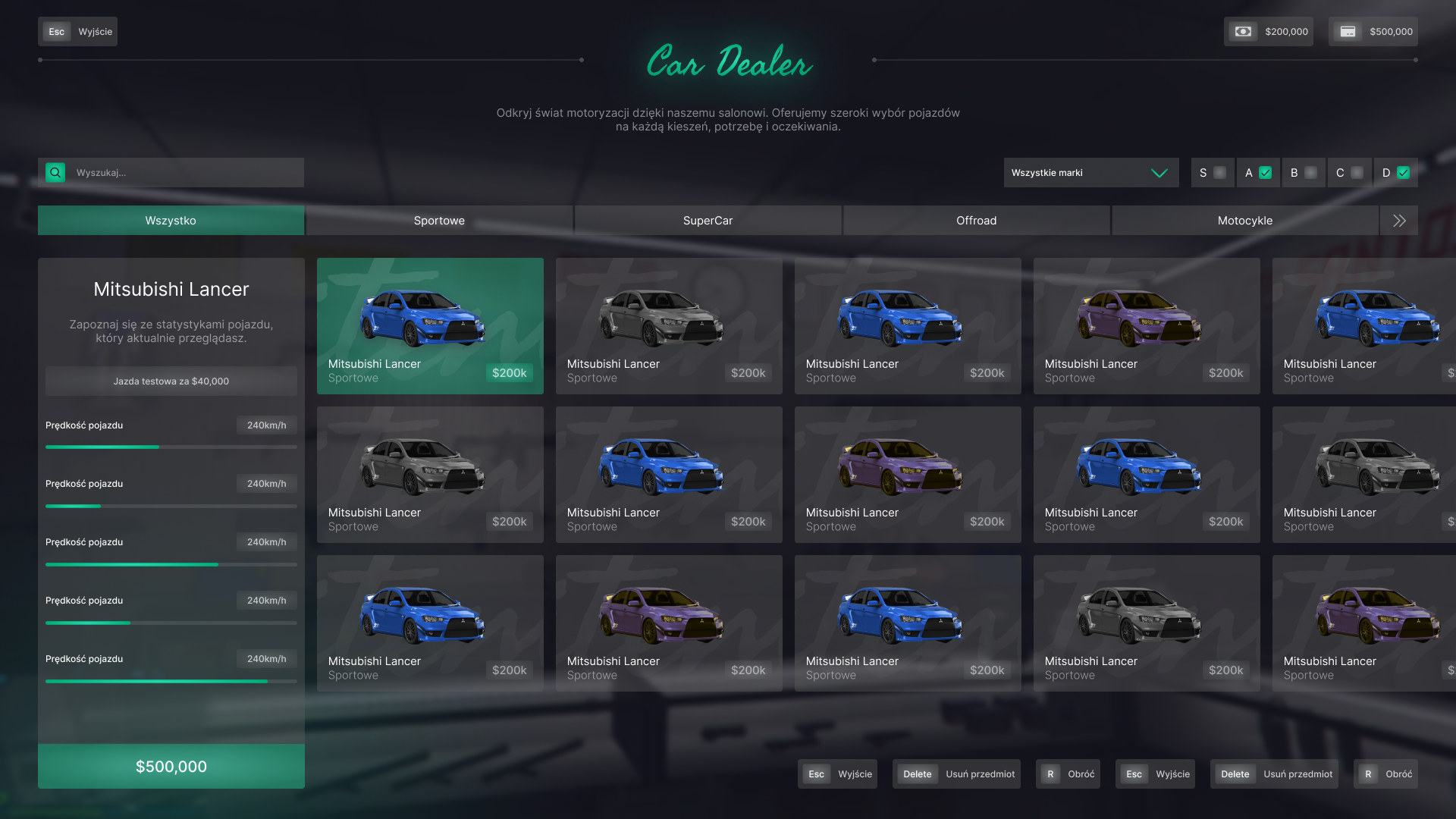Enable the S class filter checkbox
The height and width of the screenshot is (819, 1456).
click(1221, 172)
